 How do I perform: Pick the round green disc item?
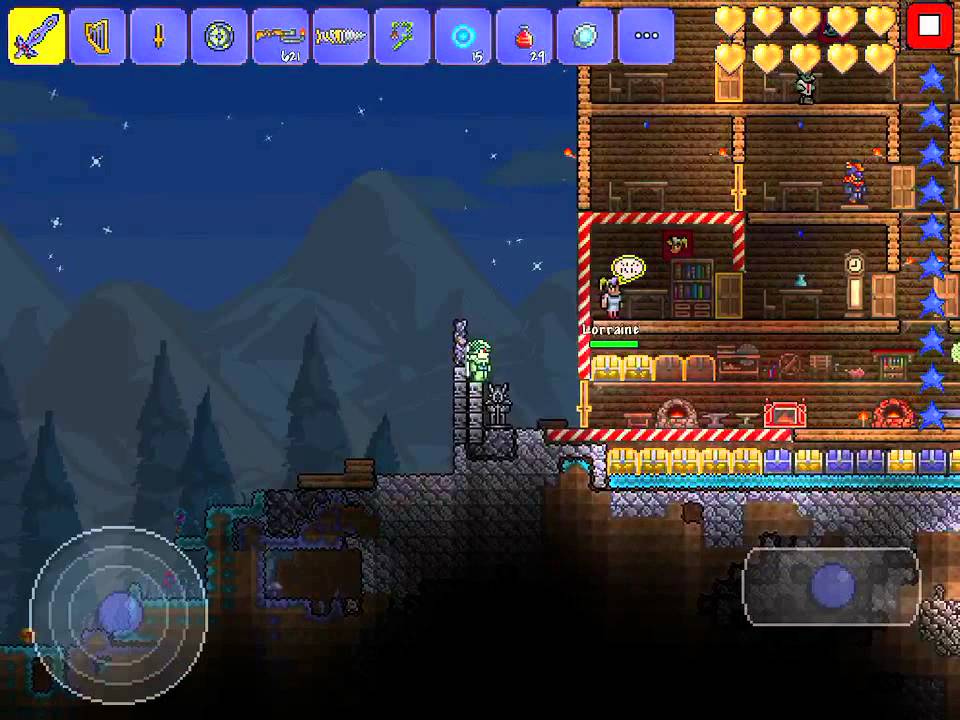coord(219,36)
